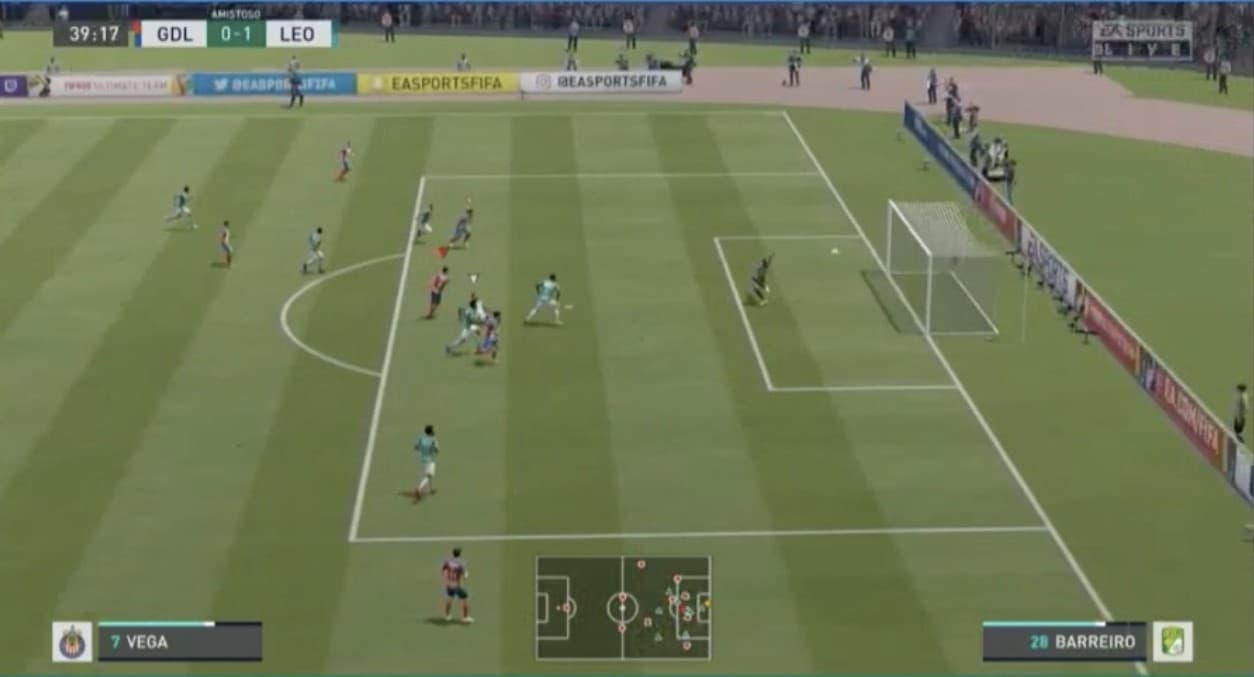Click the EA Sports Live logo
This screenshot has height=677, width=1254.
click(1141, 40)
